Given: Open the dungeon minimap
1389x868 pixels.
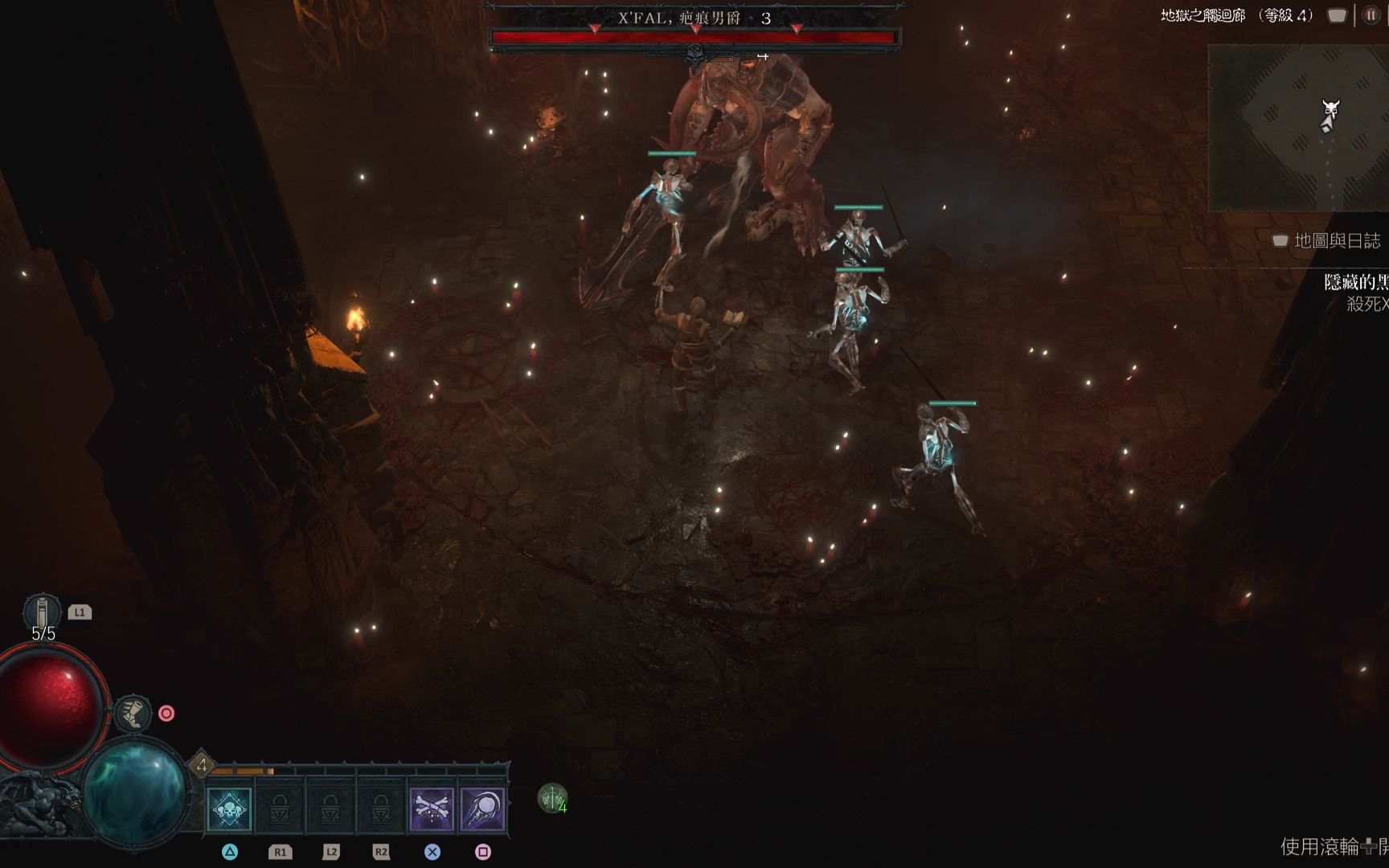Looking at the screenshot, I should (x=1297, y=128).
